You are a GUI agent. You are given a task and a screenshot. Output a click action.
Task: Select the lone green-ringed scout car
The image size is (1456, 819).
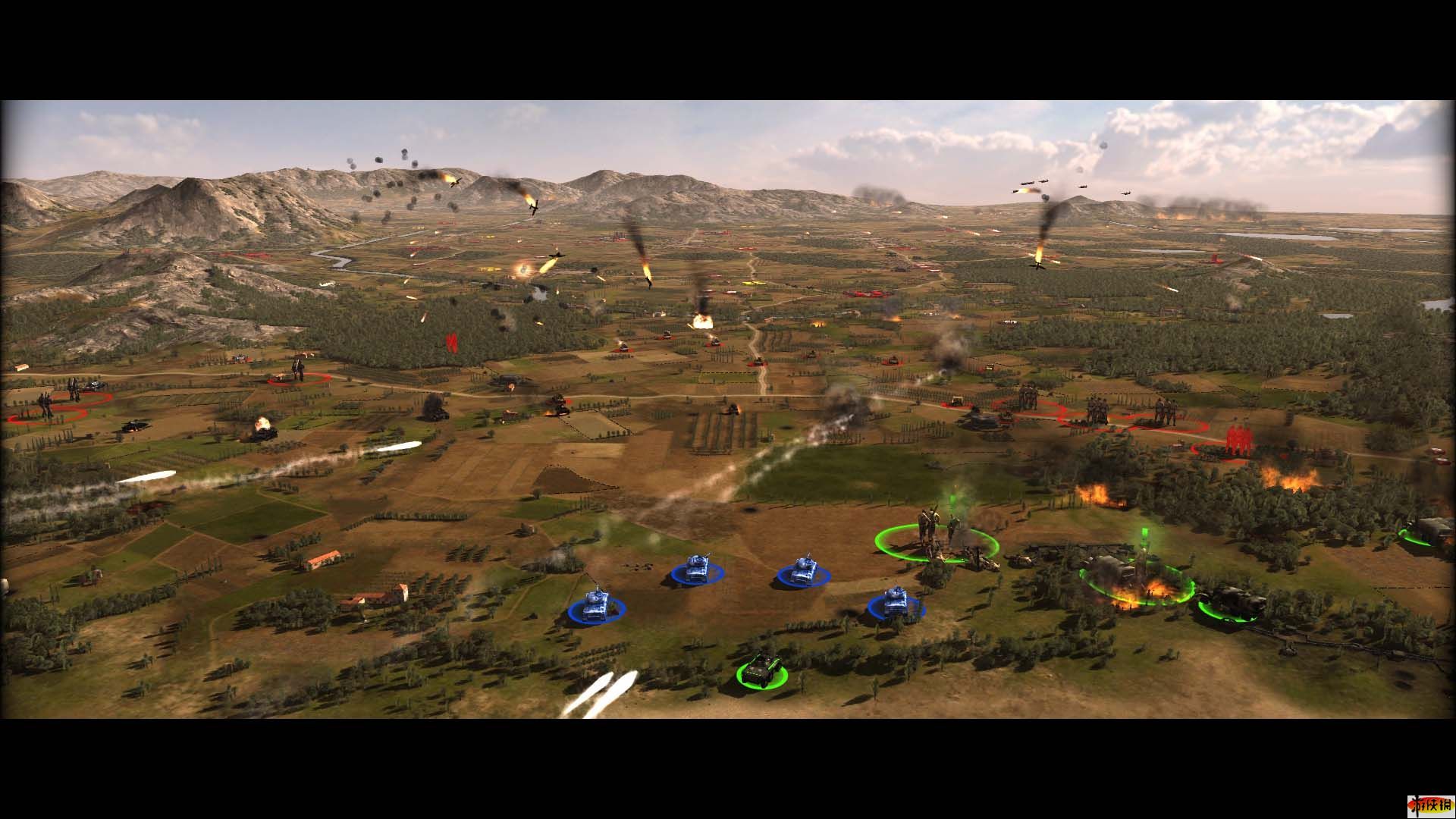click(761, 670)
